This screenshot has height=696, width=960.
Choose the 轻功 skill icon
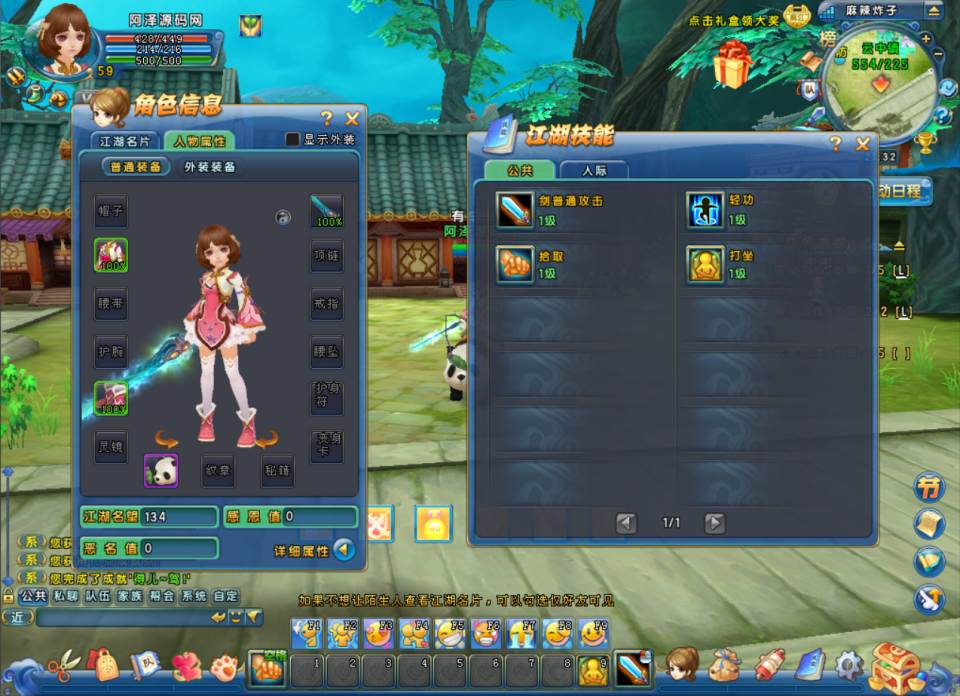pyautogui.click(x=705, y=210)
